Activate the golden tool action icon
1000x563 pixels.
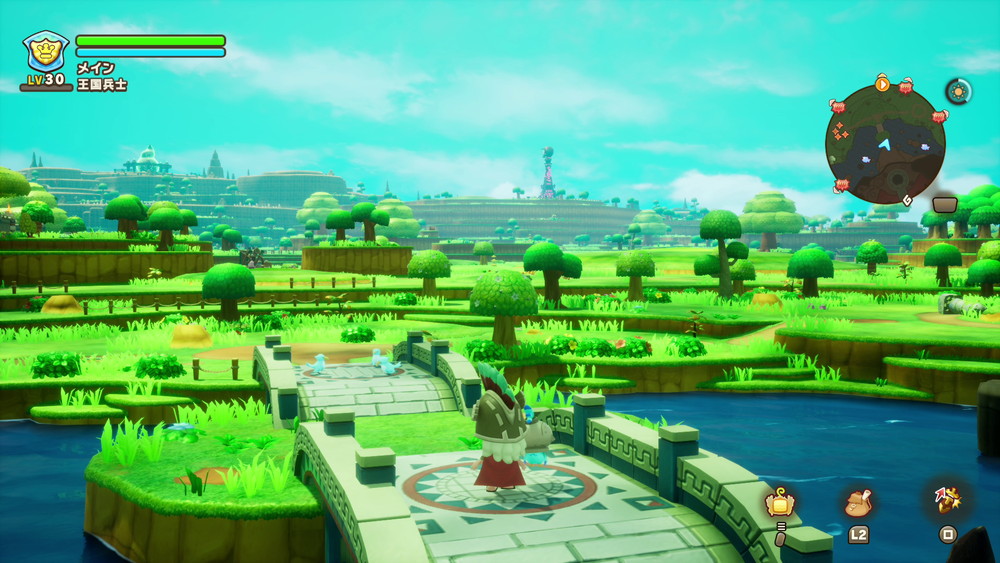[x=946, y=501]
